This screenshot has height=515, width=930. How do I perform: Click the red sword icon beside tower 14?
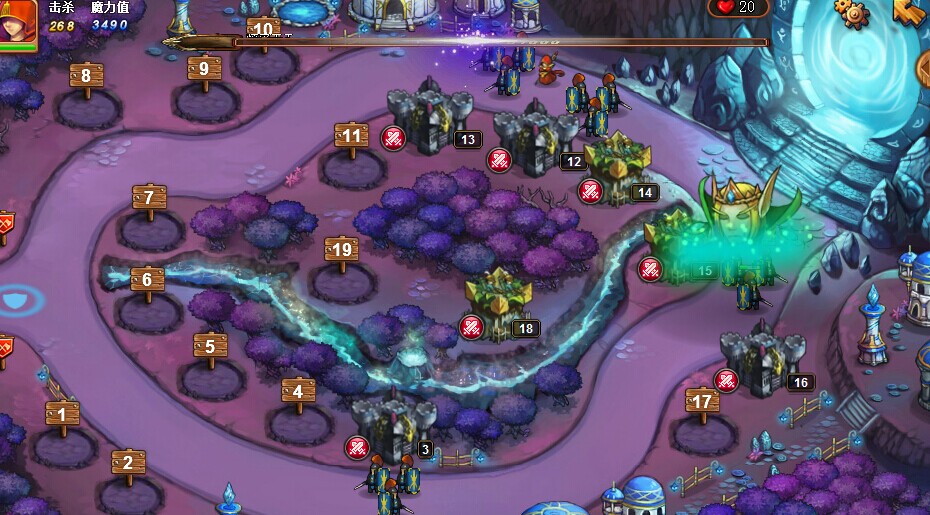tap(590, 190)
